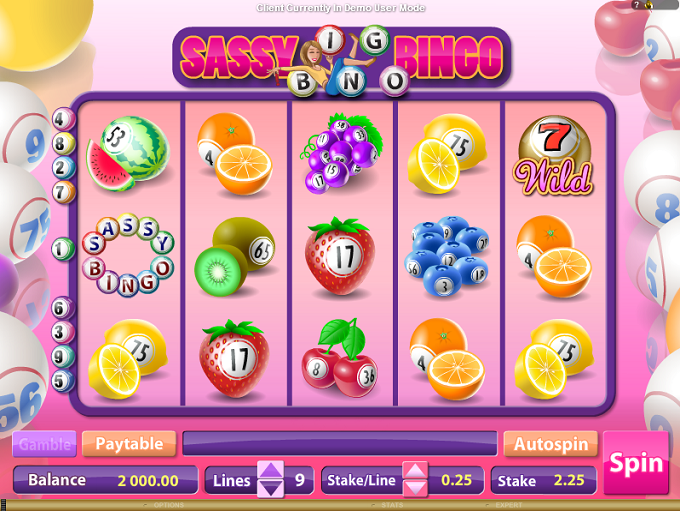Lower the Stake/Line amount
Viewport: 680px width, 511px height.
coord(415,489)
